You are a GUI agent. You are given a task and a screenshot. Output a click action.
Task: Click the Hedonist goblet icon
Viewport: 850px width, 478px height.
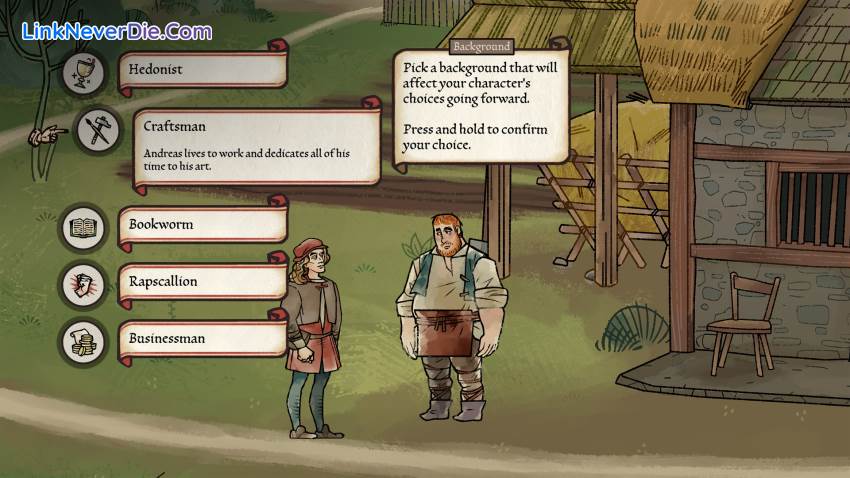click(86, 71)
